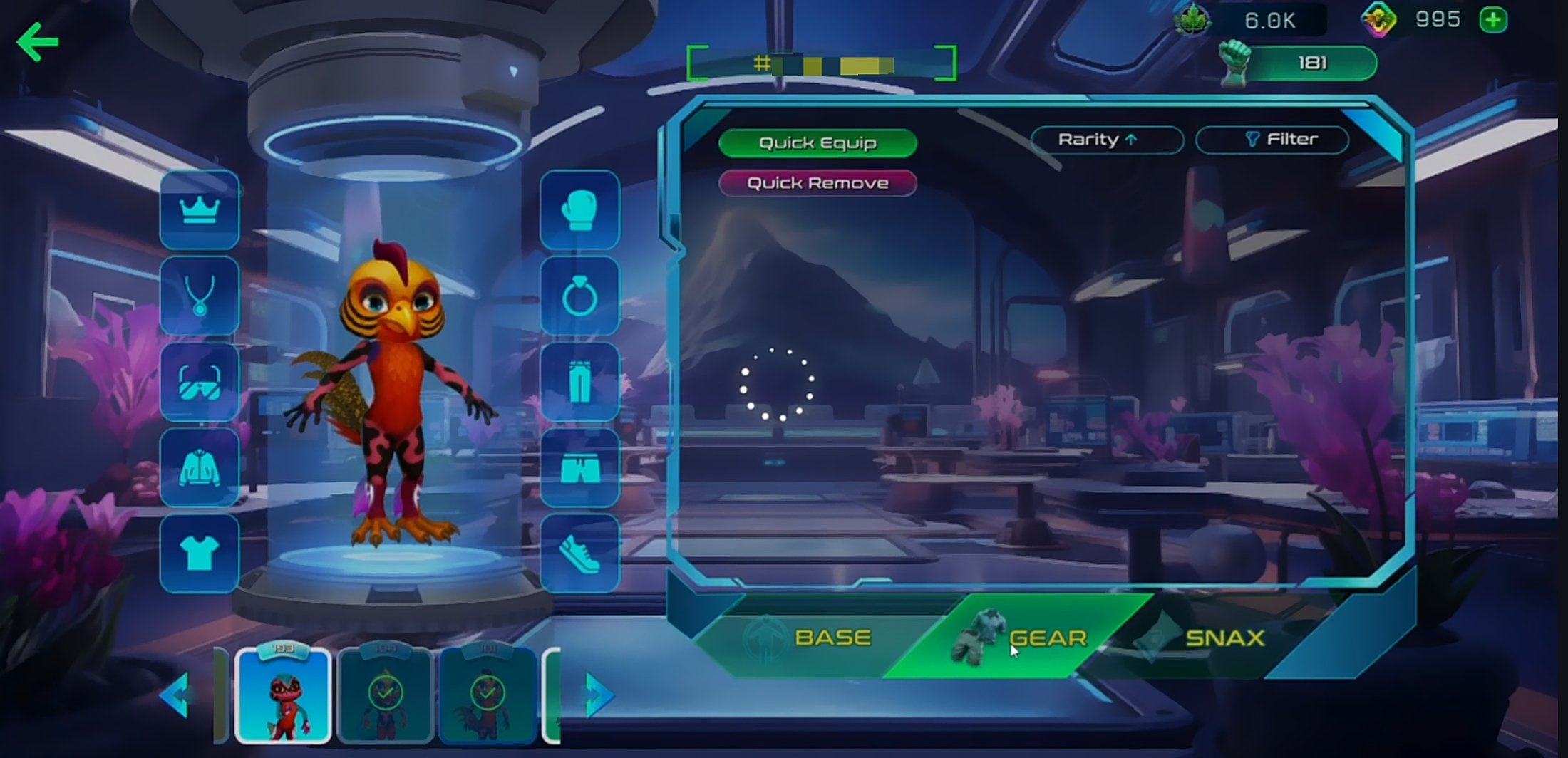Open the Filter options

1272,140
